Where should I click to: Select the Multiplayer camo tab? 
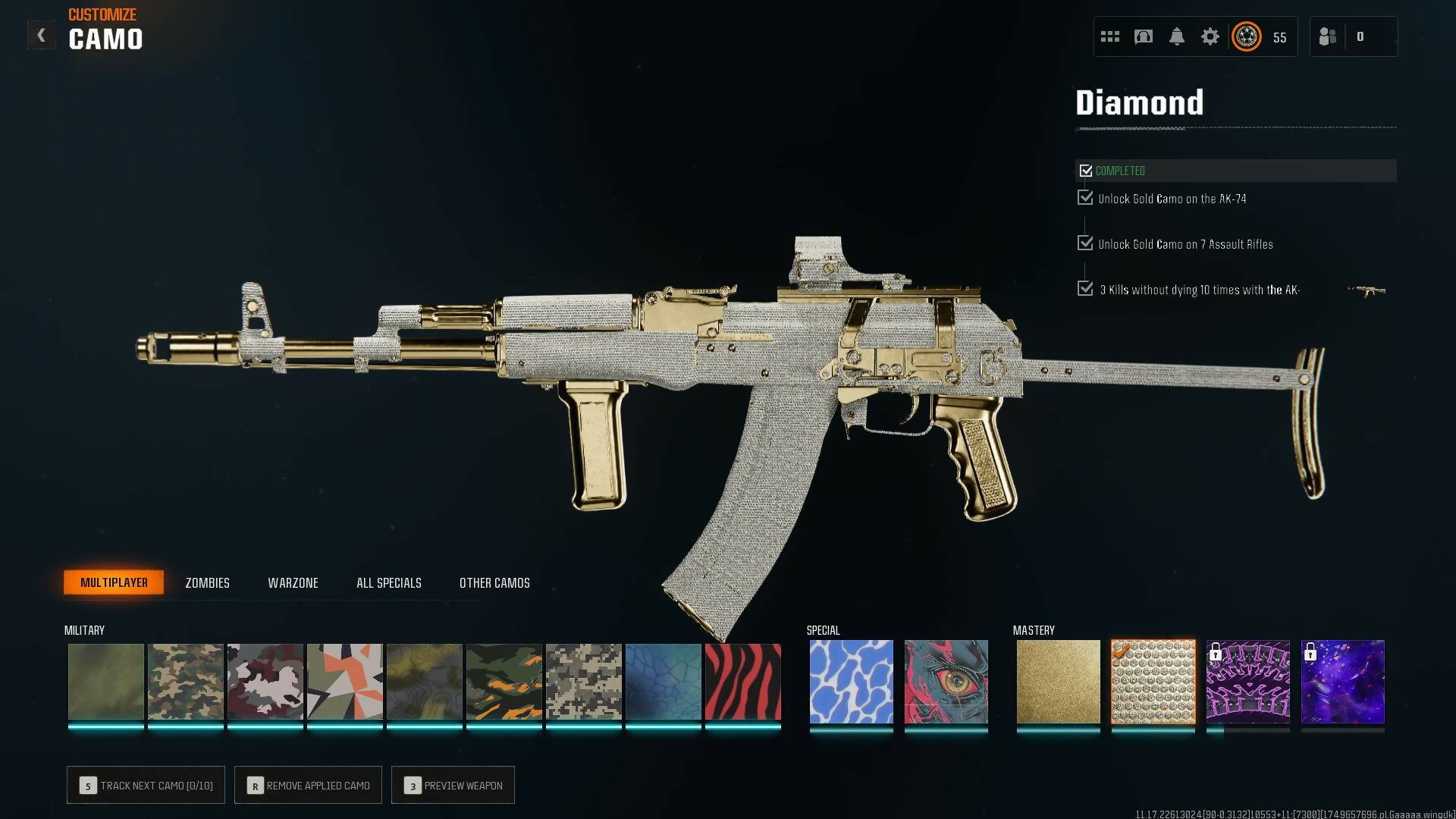click(x=114, y=582)
